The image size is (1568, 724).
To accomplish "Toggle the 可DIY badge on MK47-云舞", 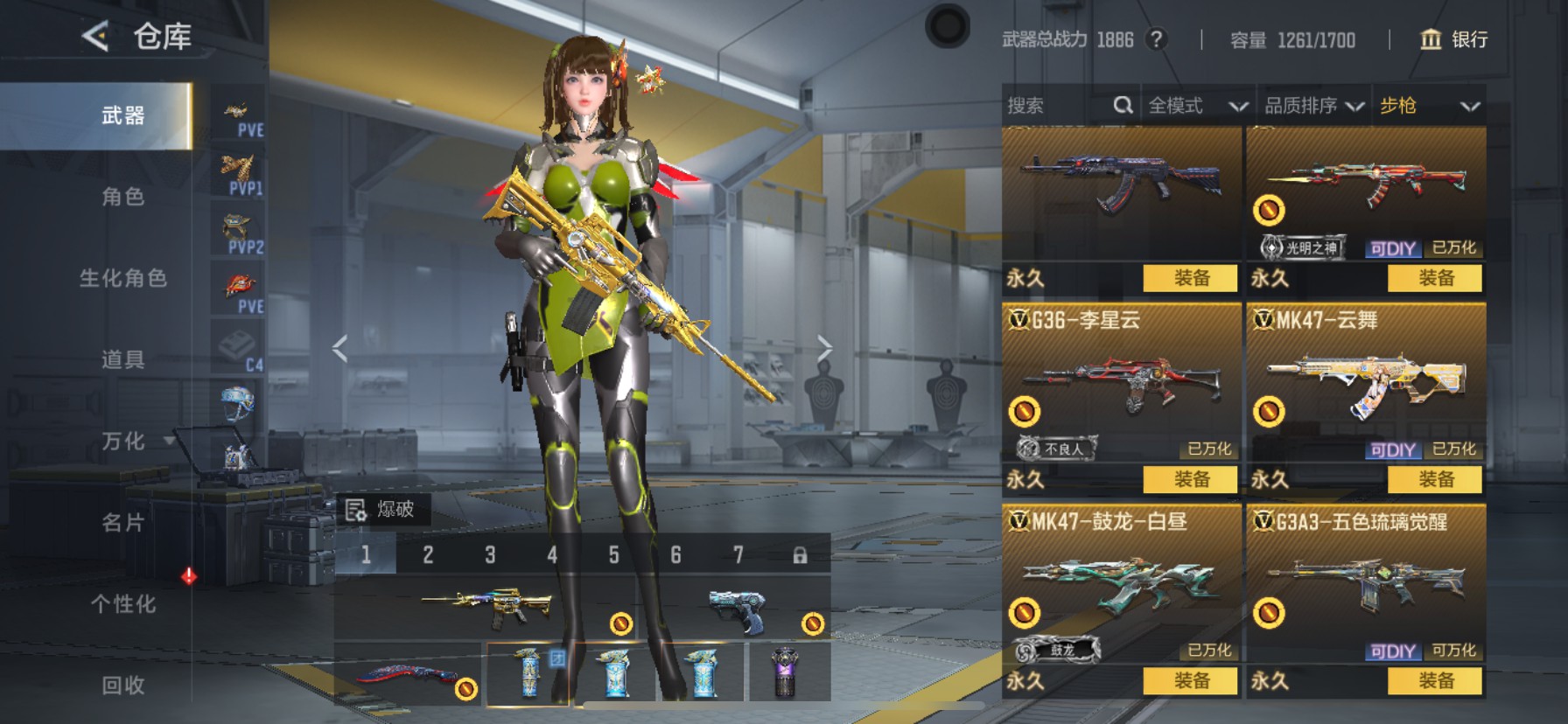I will click(x=1396, y=449).
